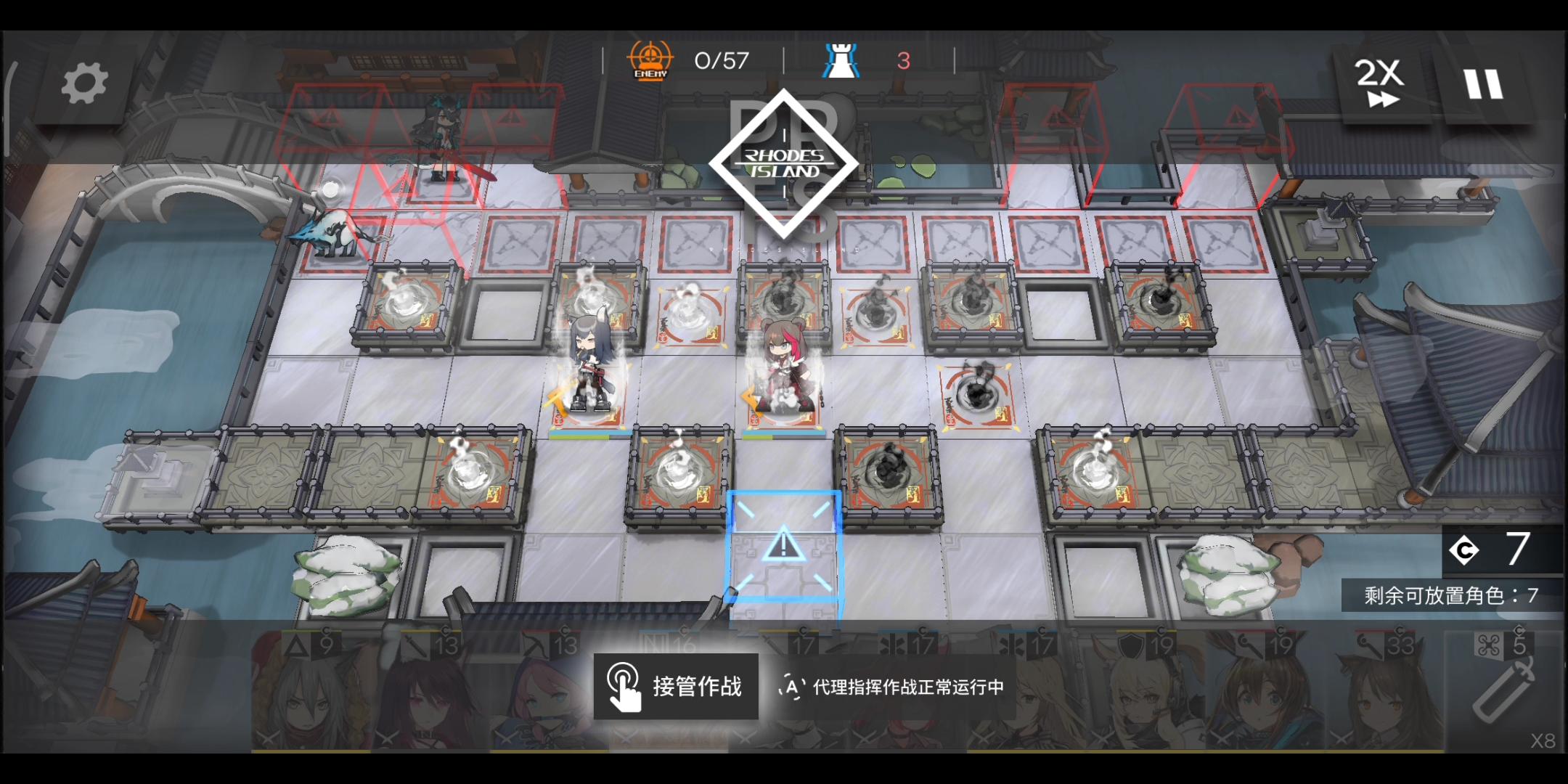The width and height of the screenshot is (1568, 784).
Task: Pause the battle with the pause button
Action: tap(1485, 82)
